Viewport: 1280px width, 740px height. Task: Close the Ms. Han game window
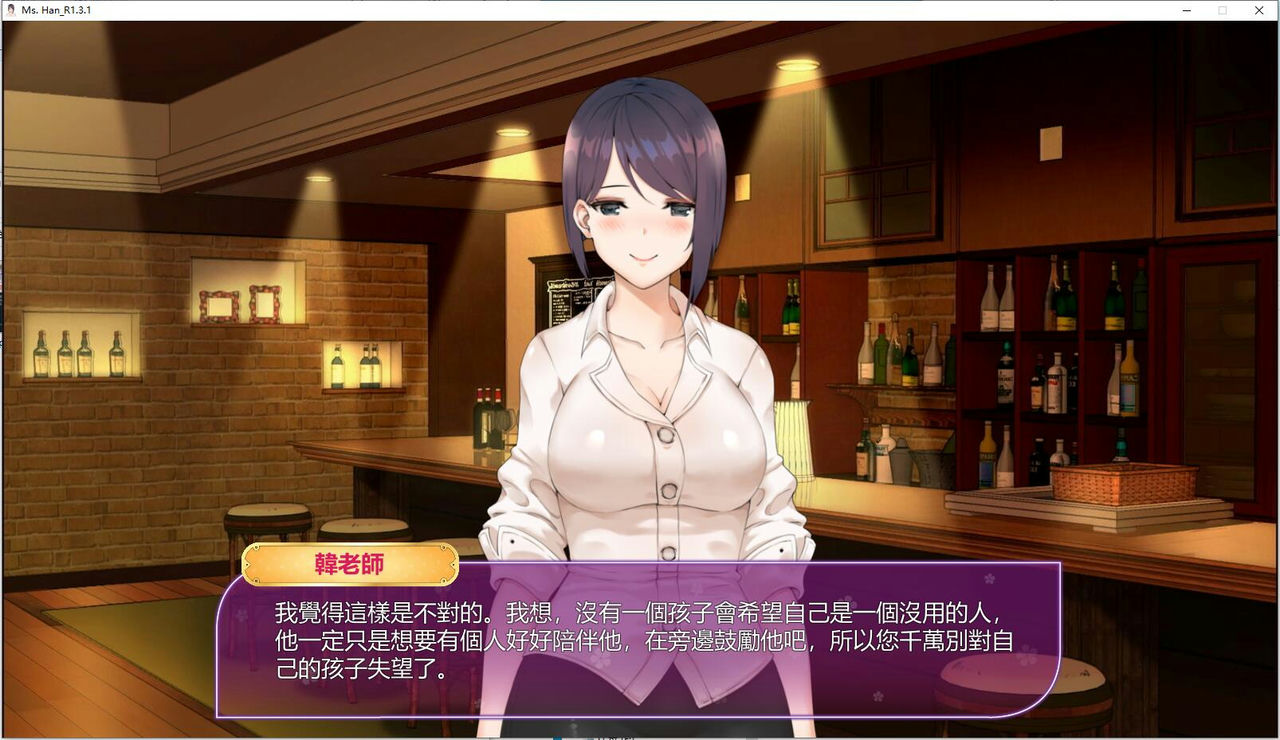(x=1259, y=10)
